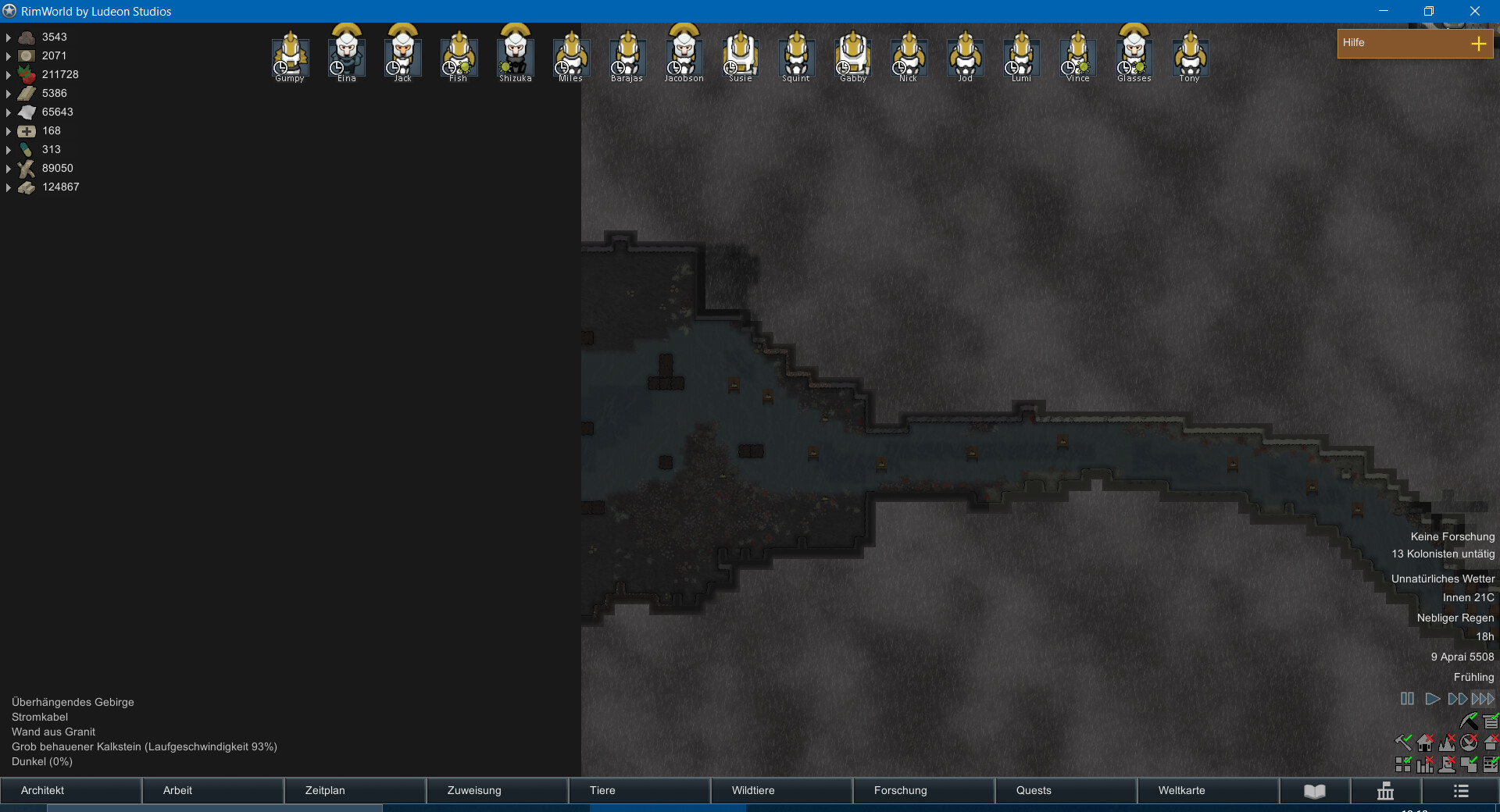The image size is (1500, 812).
Task: Set game to triple speed
Action: click(1483, 699)
